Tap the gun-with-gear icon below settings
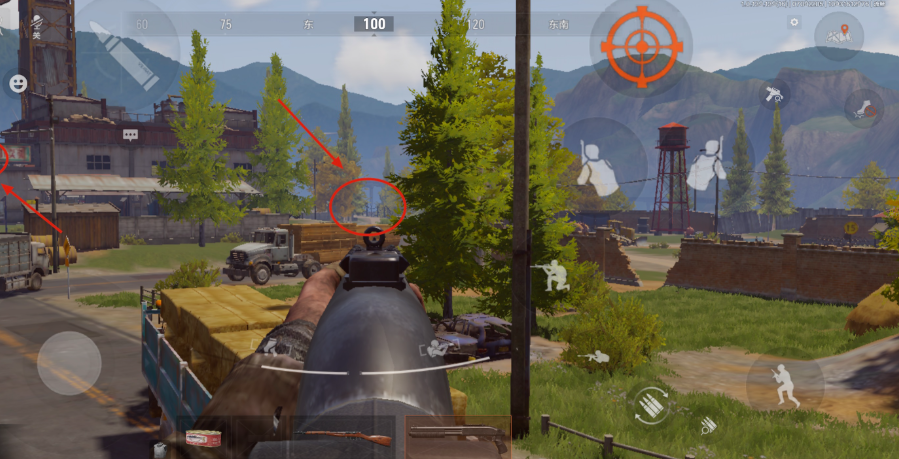The image size is (899, 459). pos(773,94)
